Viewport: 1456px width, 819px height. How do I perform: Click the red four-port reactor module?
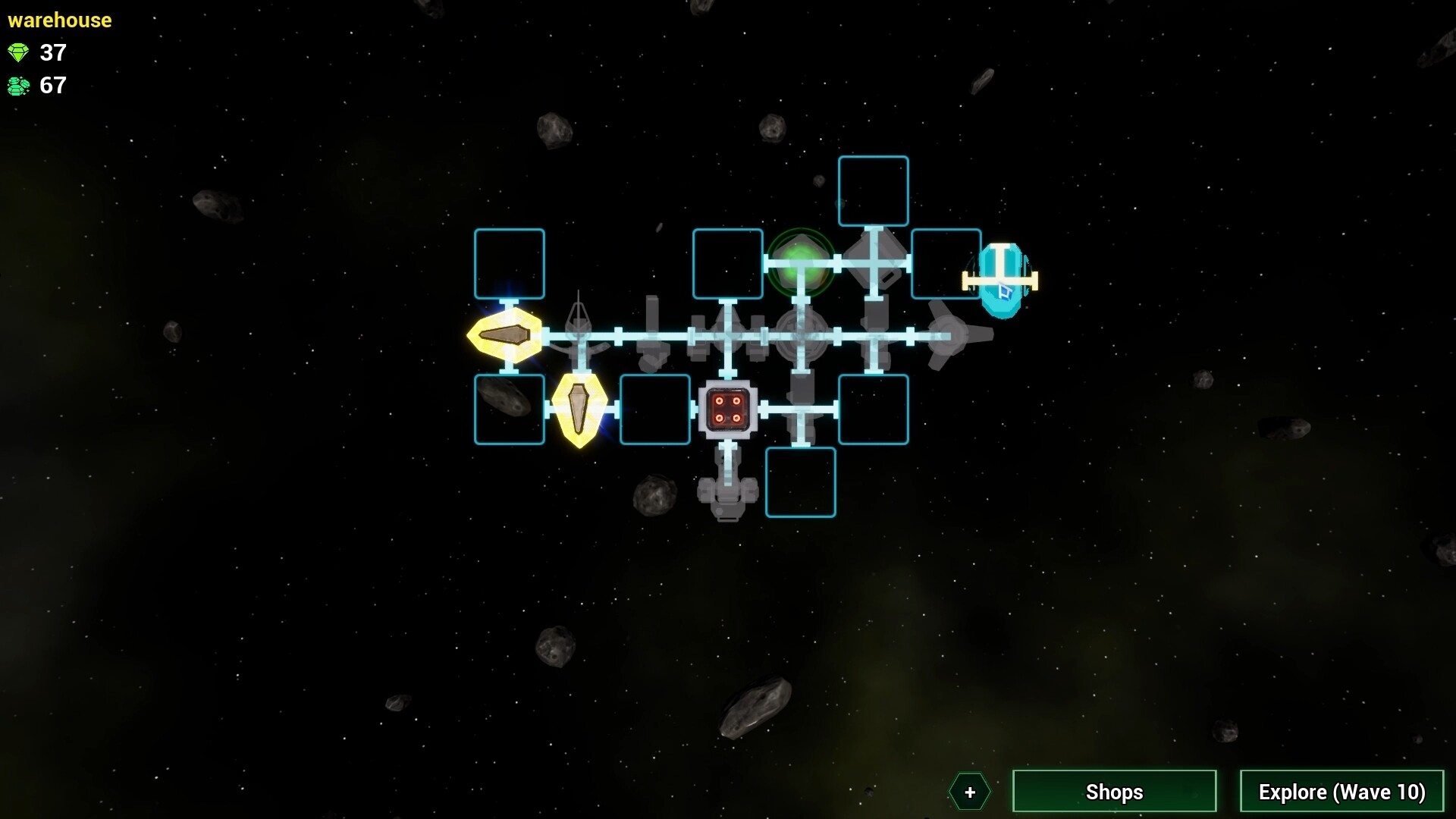coord(729,409)
